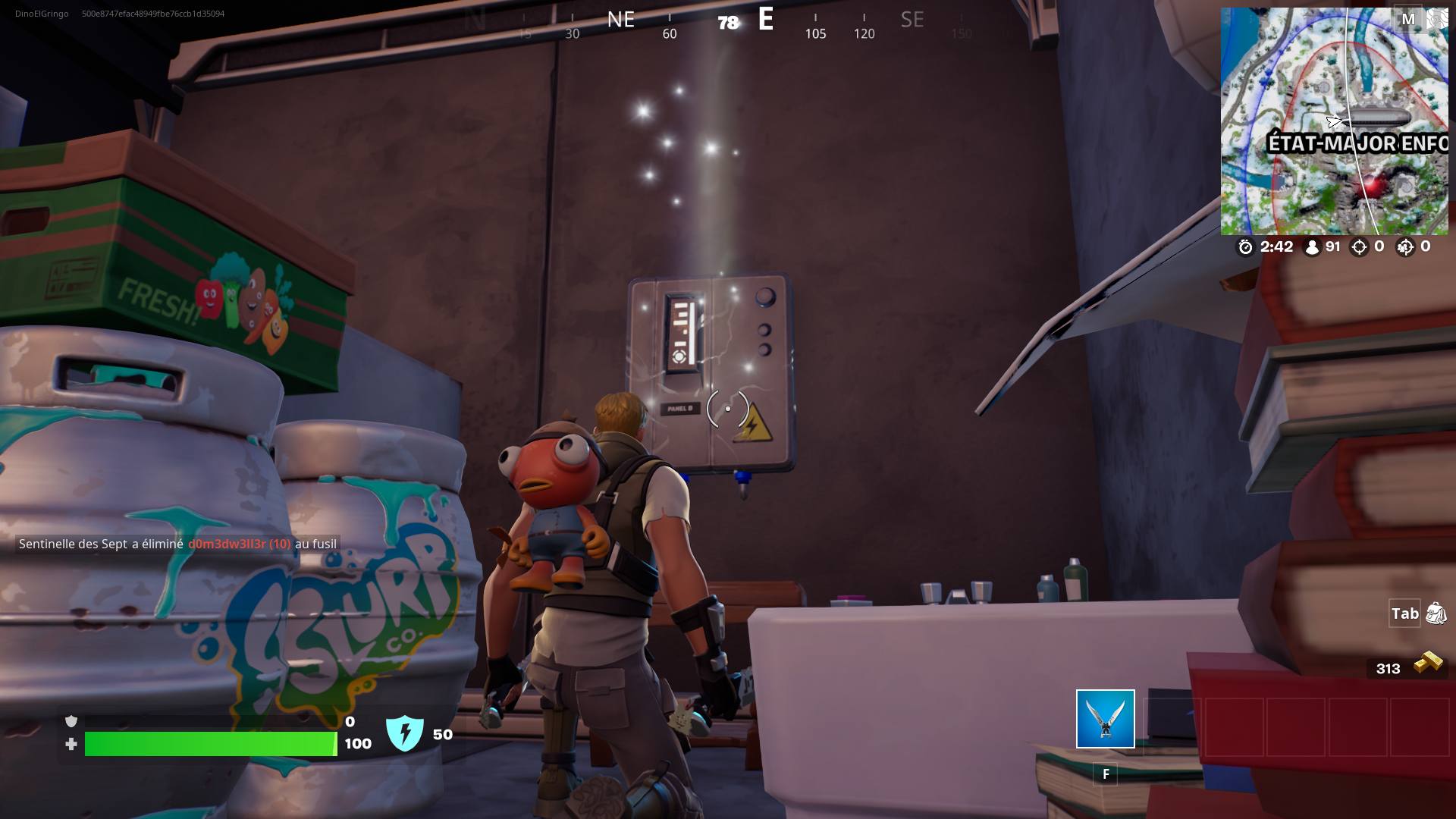Select the first empty inventory slot
The image size is (1456, 819).
(x=1172, y=727)
